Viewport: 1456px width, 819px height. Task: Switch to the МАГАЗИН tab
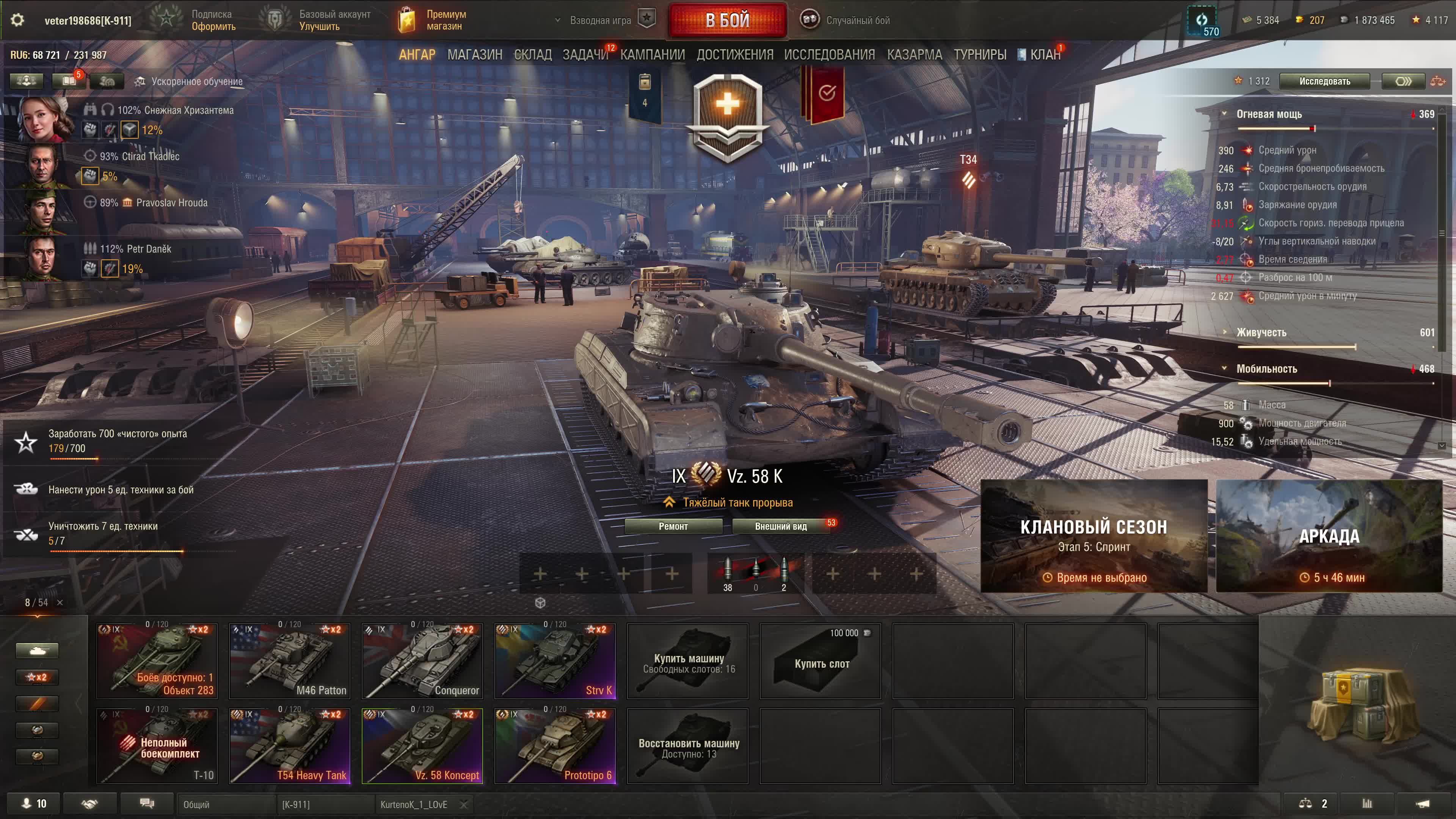coord(474,55)
